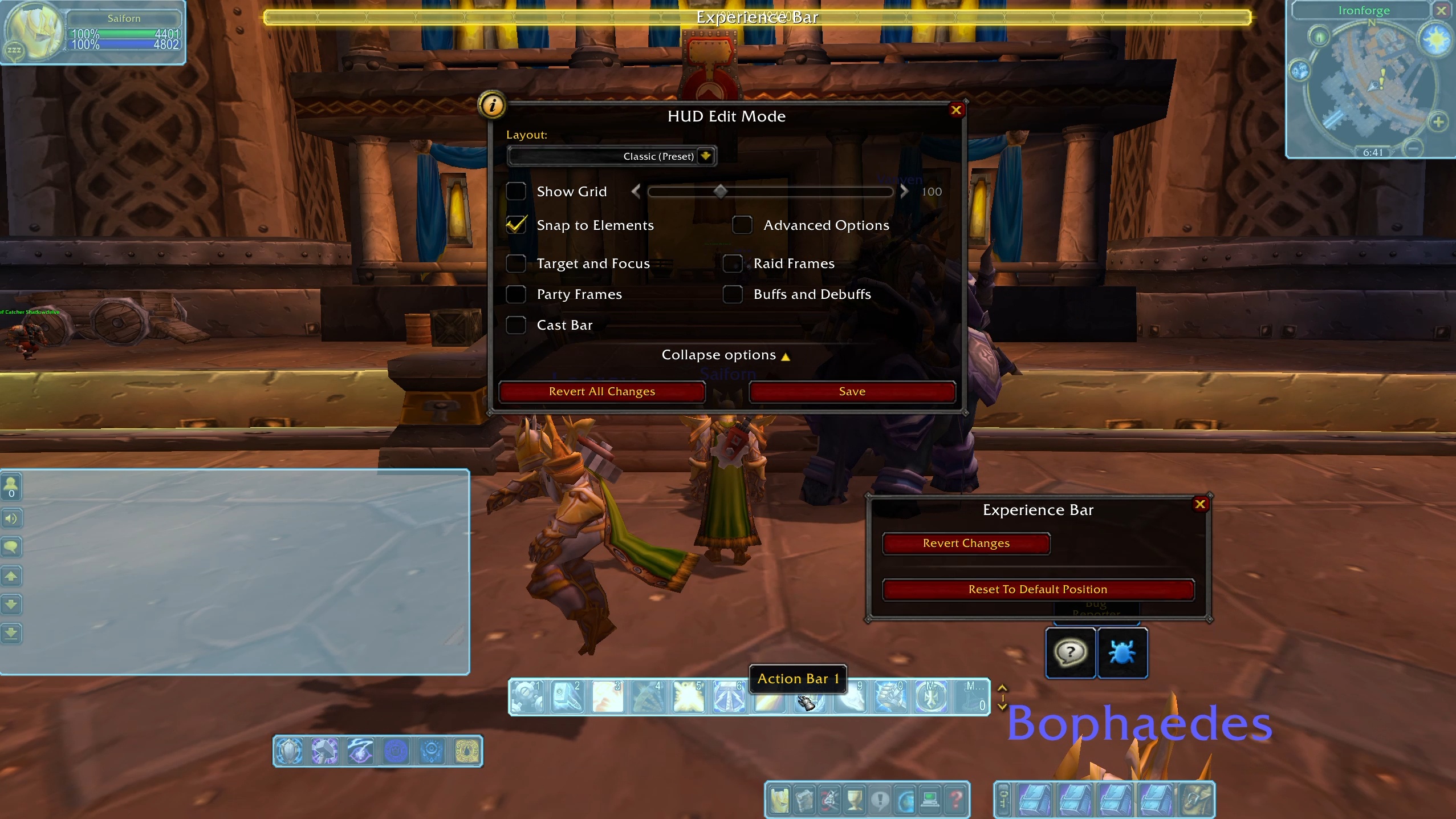This screenshot has height=819, width=1456.
Task: Enable the Show Grid checkbox
Action: tap(516, 192)
